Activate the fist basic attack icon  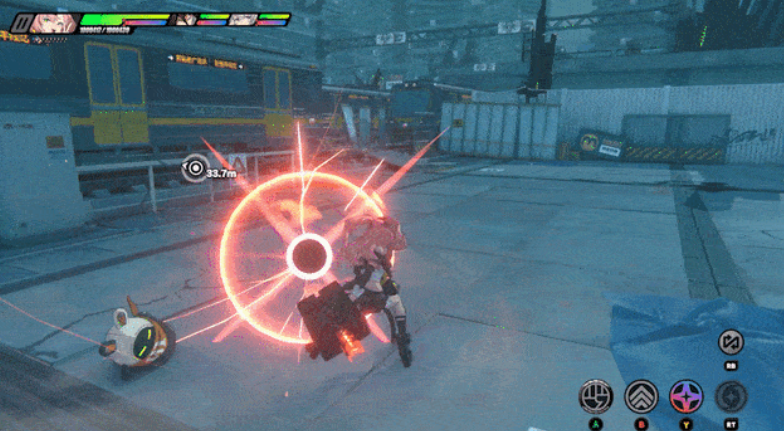[x=596, y=397]
